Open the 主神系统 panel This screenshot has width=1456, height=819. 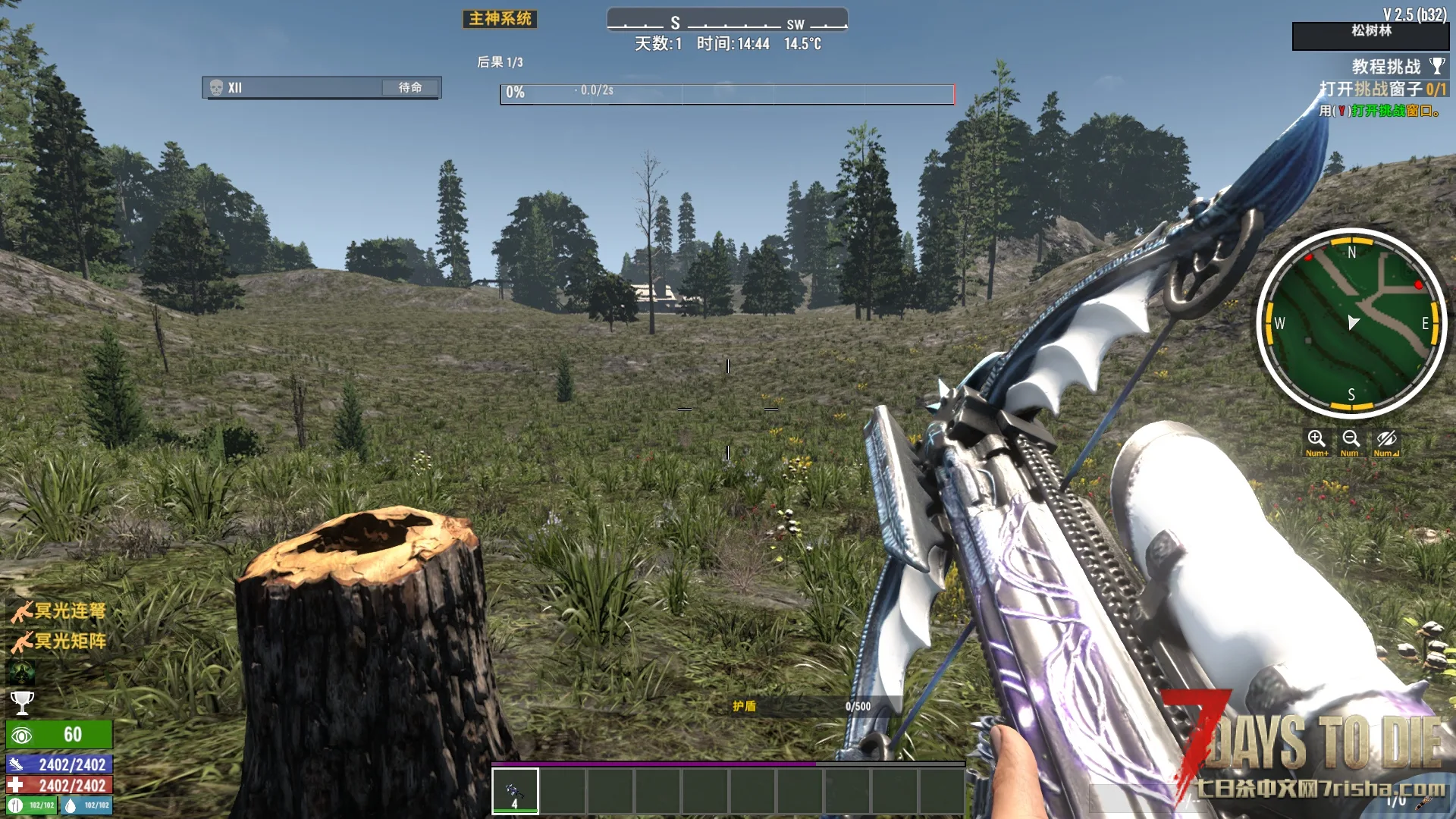(x=500, y=19)
